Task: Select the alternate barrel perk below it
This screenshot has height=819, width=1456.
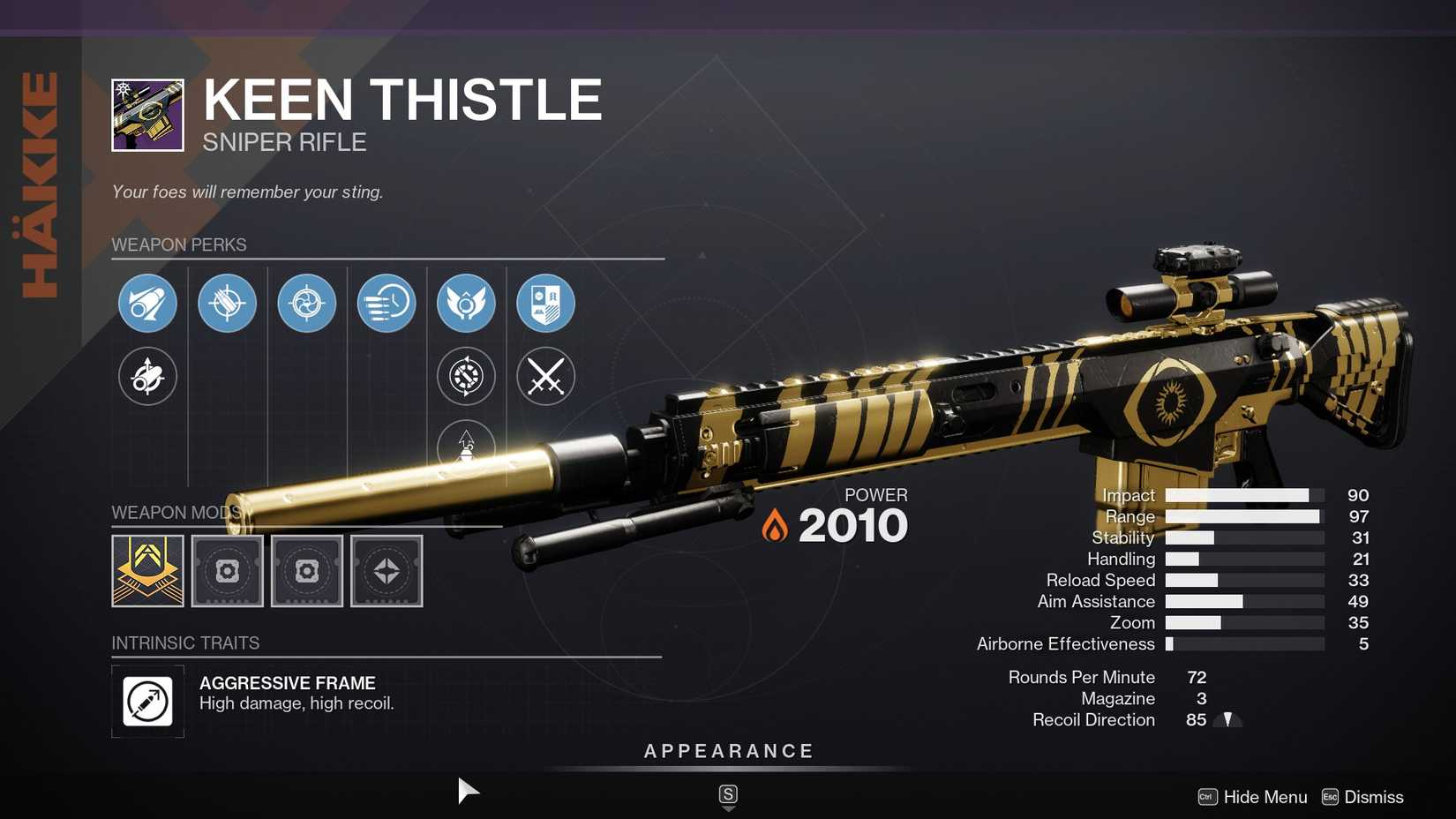Action: [x=147, y=376]
